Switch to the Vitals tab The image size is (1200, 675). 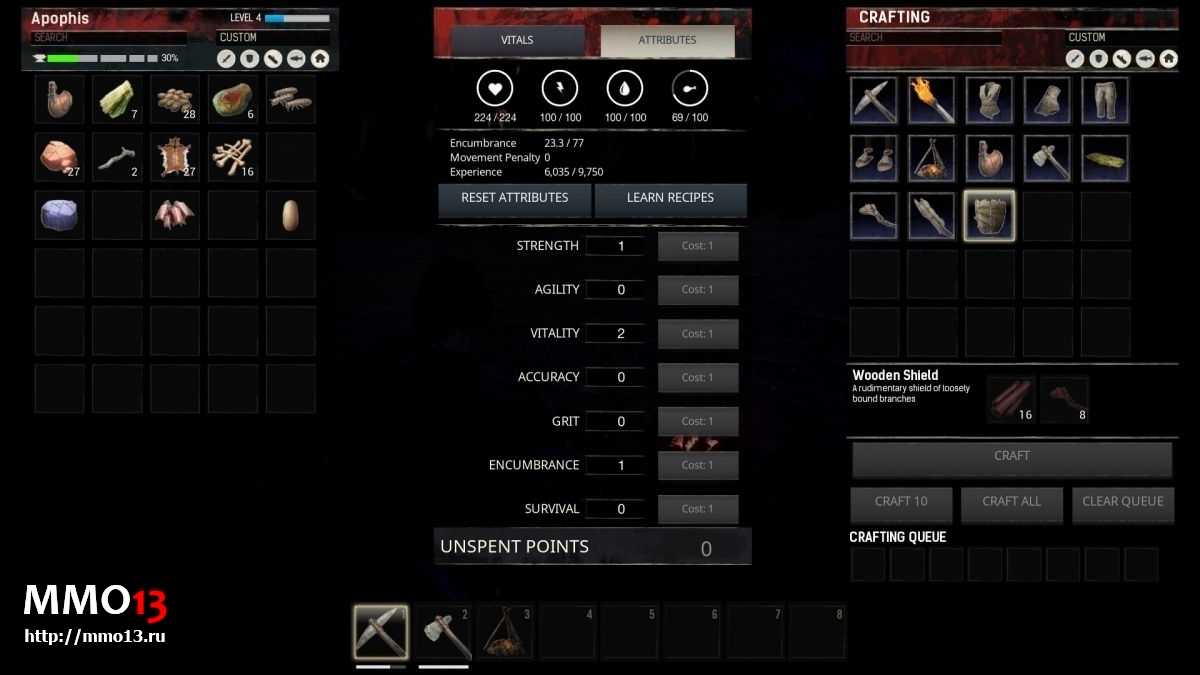[x=517, y=40]
